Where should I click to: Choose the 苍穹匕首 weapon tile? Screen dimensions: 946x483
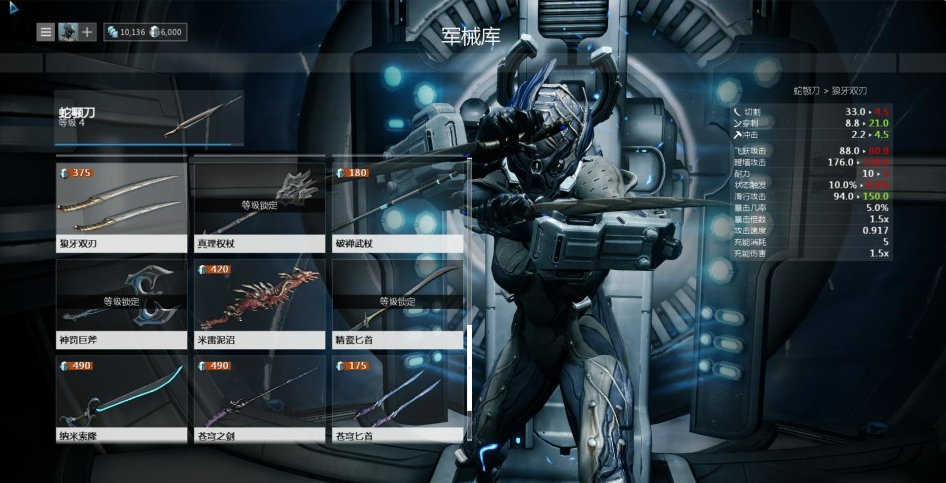[x=397, y=400]
